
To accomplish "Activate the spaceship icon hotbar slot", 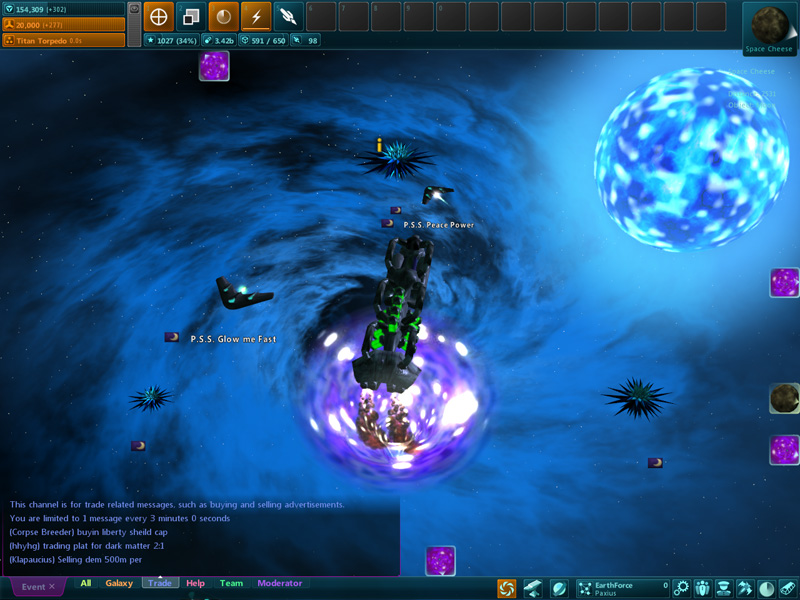I will coord(288,16).
